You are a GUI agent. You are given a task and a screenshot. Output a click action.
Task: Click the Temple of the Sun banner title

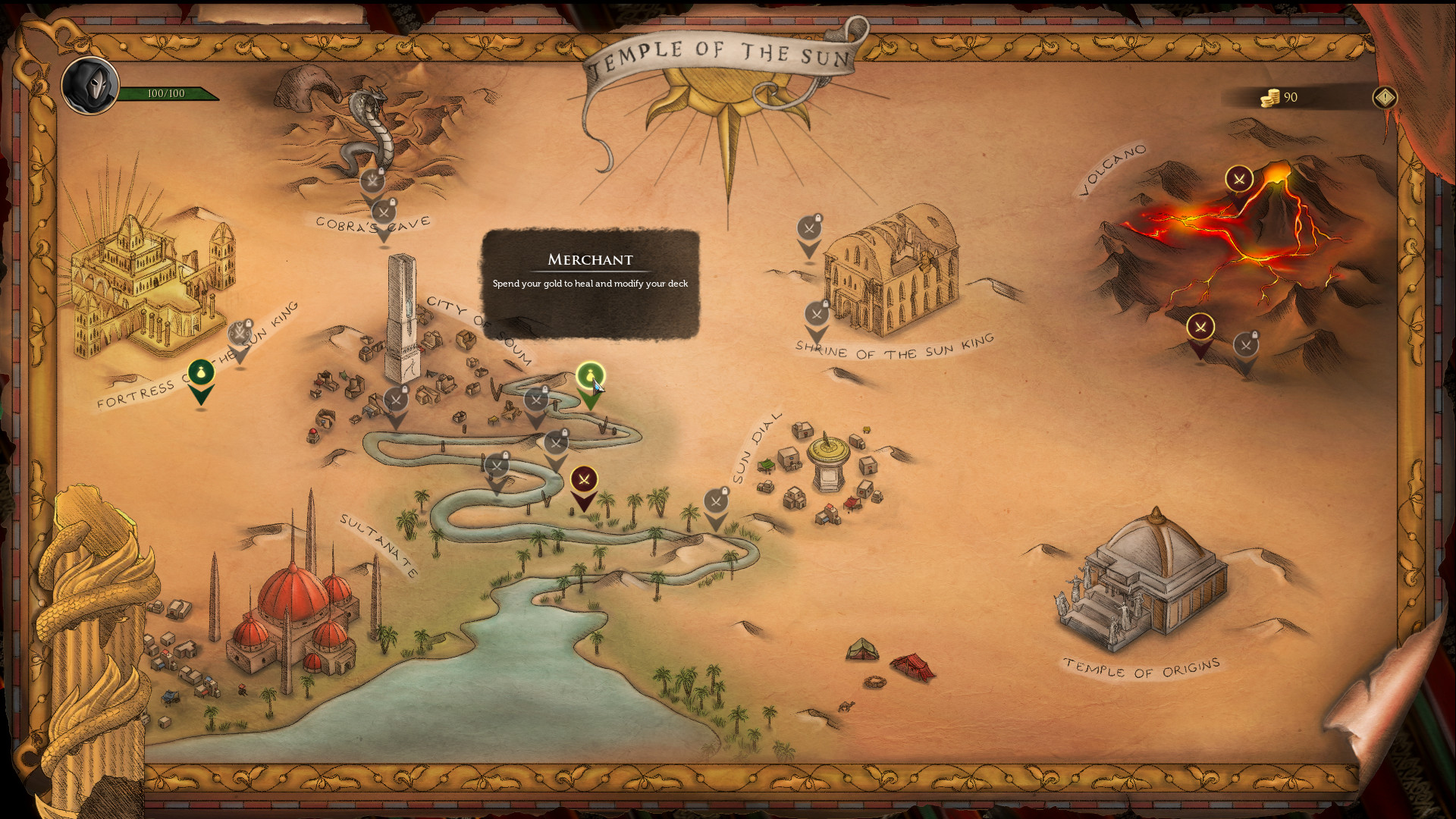[721, 52]
